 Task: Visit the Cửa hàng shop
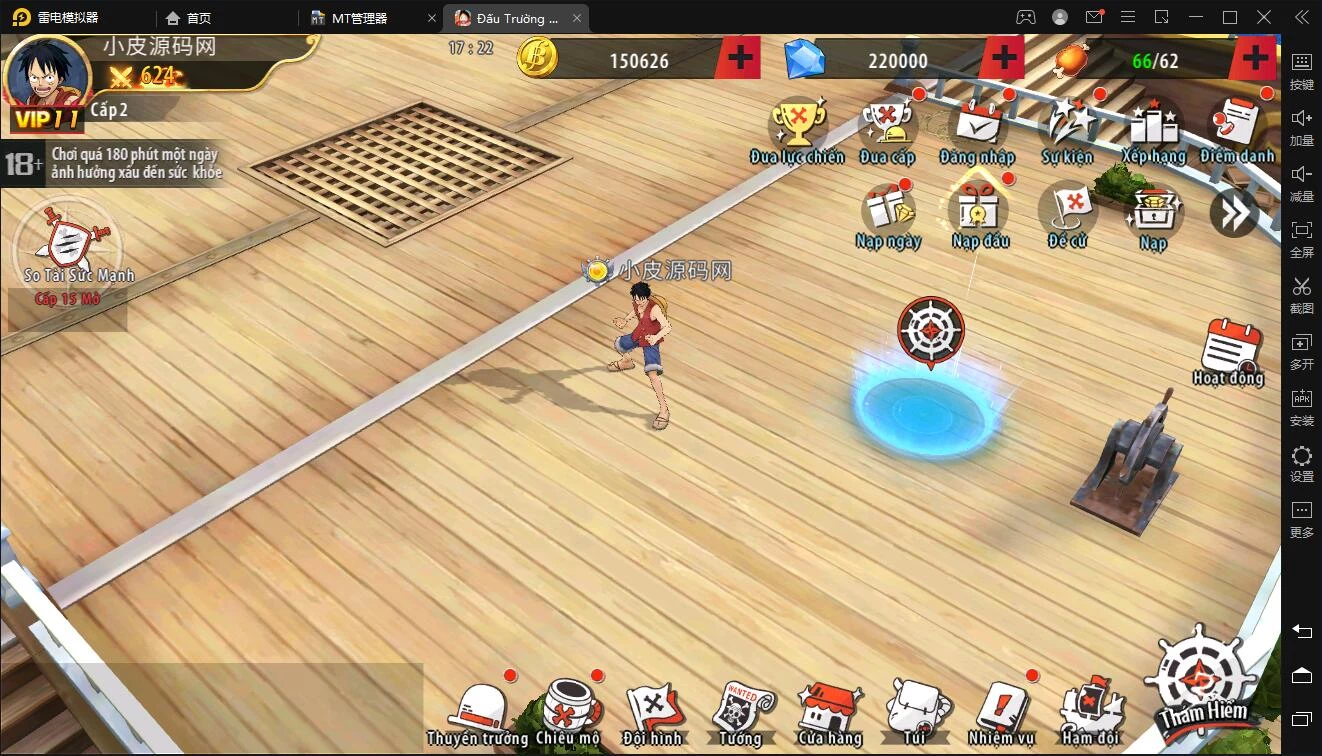[830, 713]
